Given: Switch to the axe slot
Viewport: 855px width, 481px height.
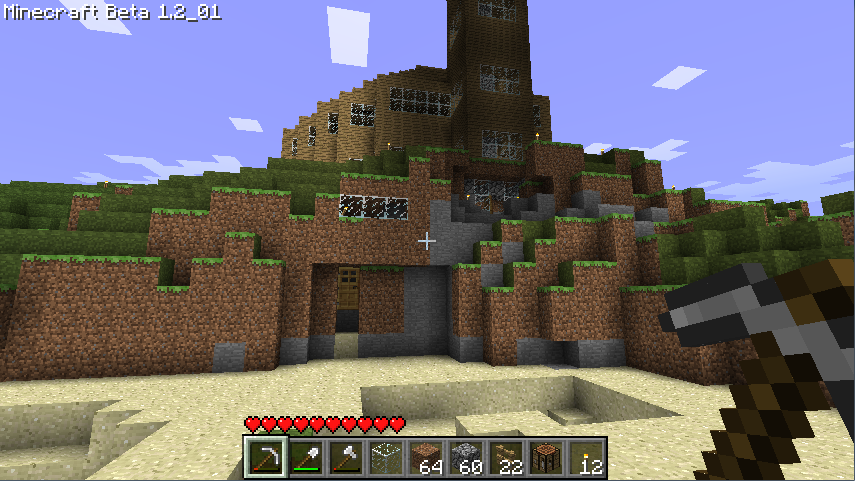Looking at the screenshot, I should coord(345,458).
